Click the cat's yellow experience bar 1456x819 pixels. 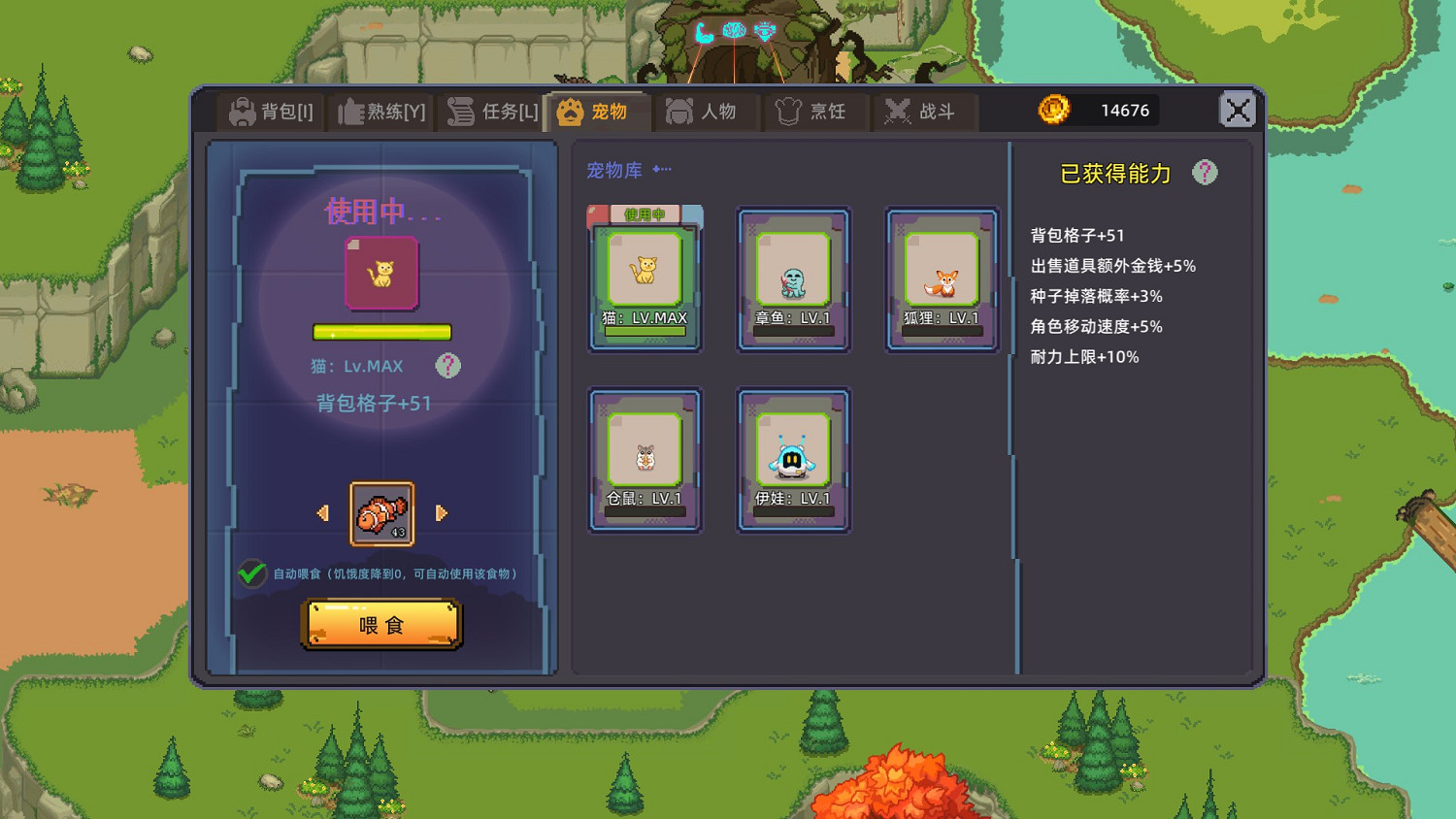[381, 333]
